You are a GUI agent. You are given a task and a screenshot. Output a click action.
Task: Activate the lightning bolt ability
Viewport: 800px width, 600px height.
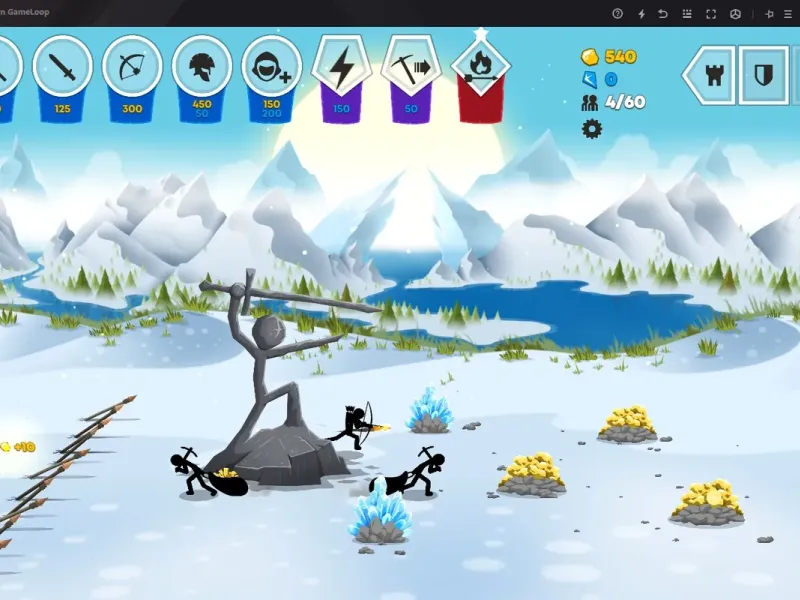tap(342, 68)
